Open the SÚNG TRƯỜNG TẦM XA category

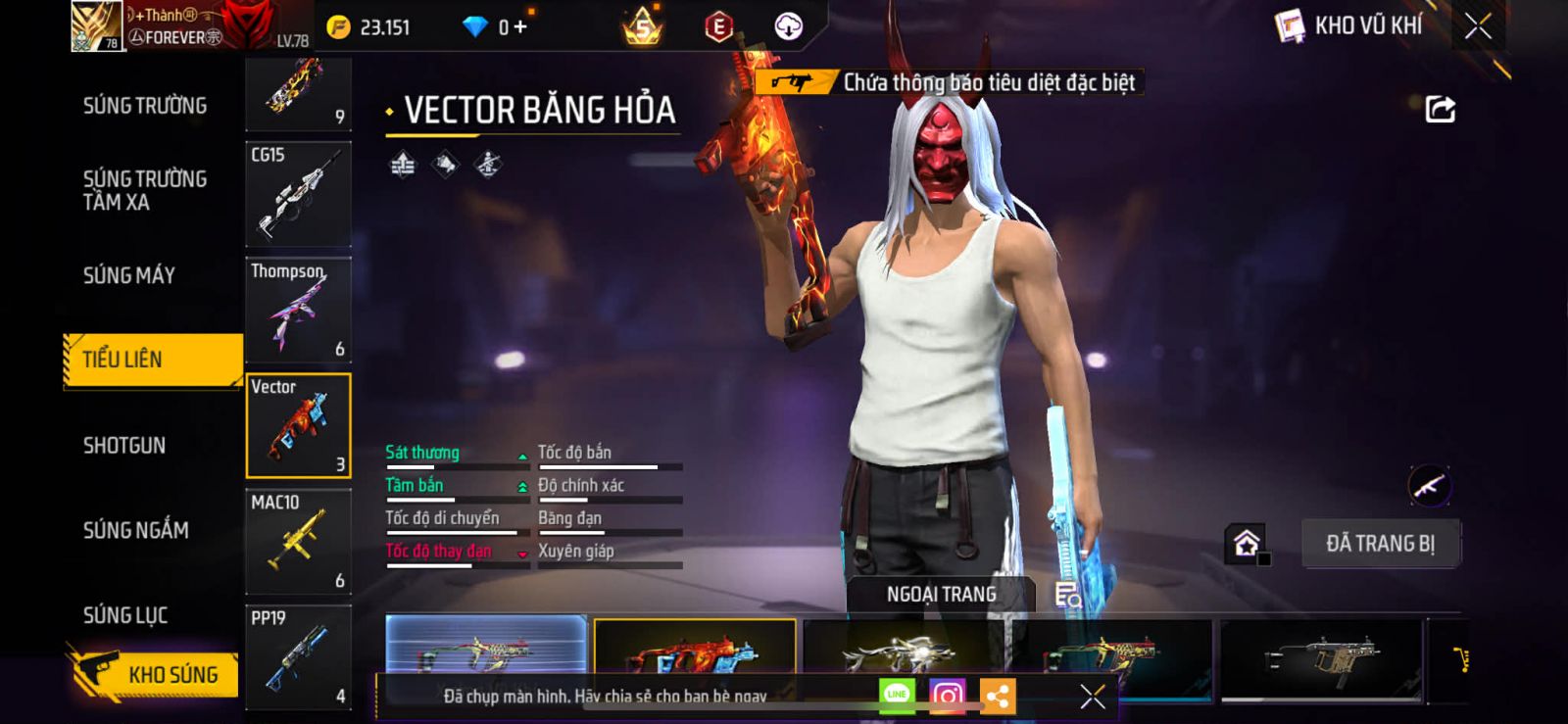pos(145,190)
